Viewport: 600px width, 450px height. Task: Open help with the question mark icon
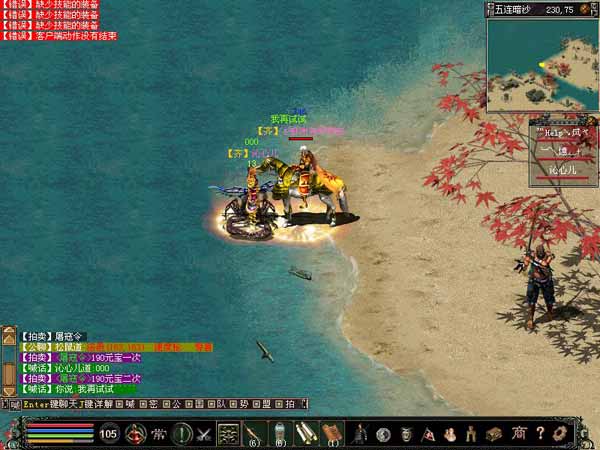pos(540,434)
